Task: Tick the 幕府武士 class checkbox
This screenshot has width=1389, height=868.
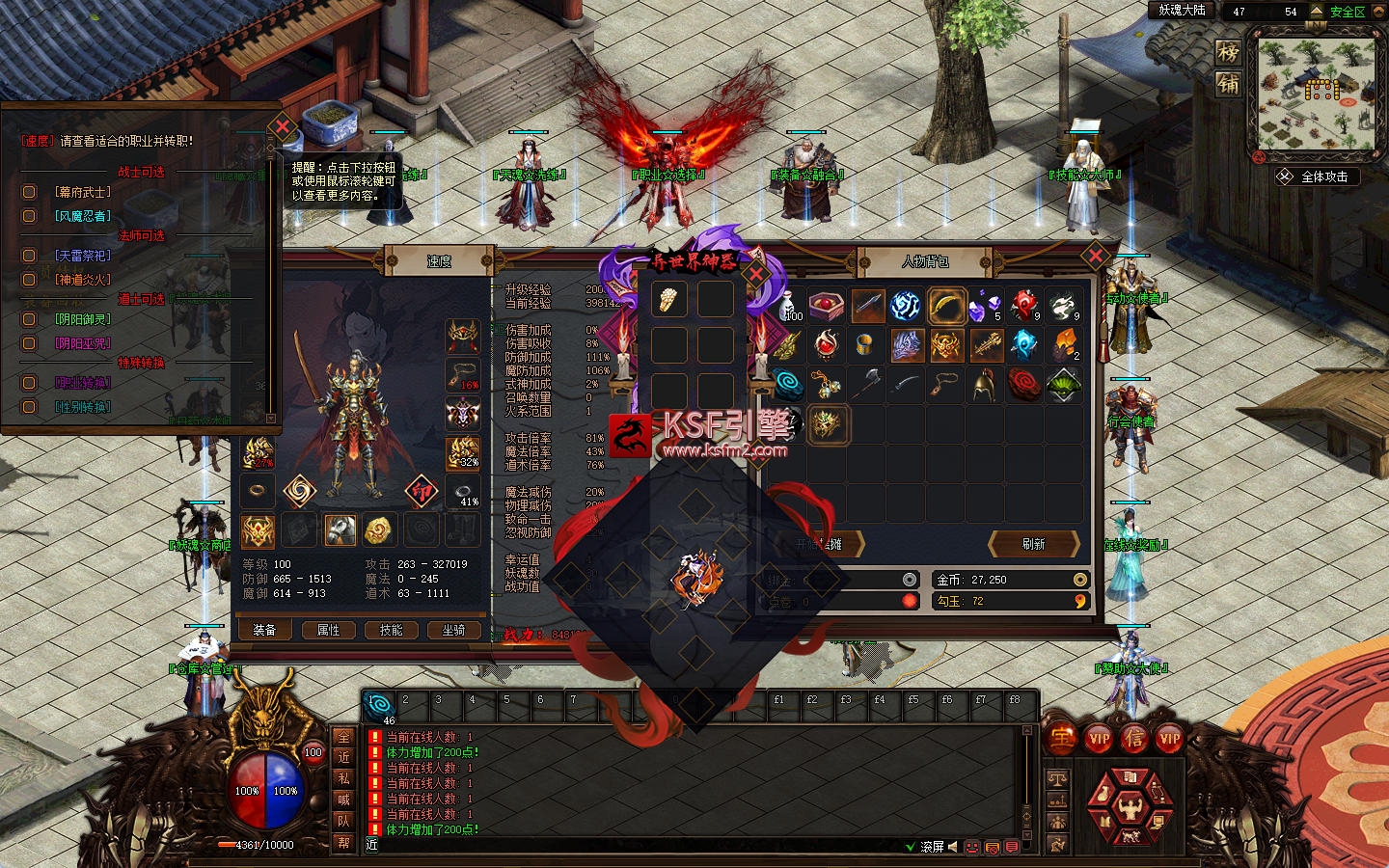Action: (29, 192)
